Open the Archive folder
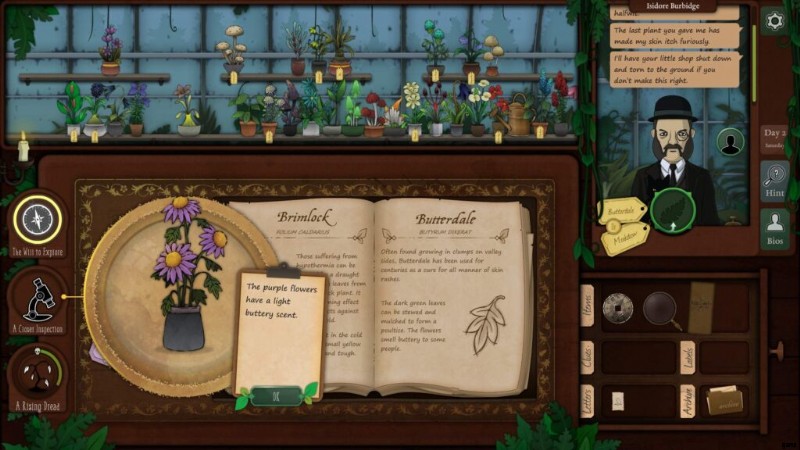The width and height of the screenshot is (800, 450). pos(725,400)
